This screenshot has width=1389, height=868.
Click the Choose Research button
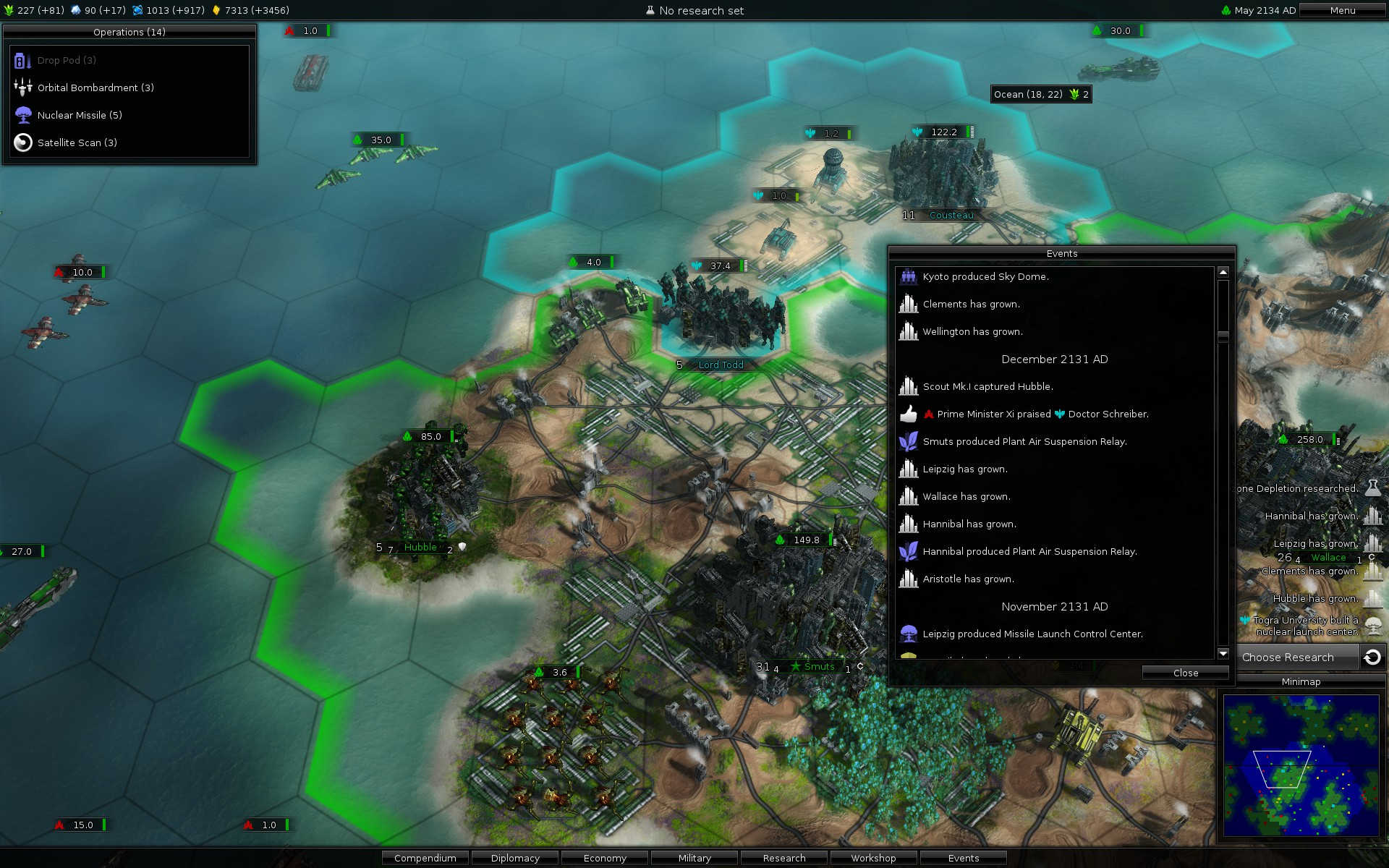coord(1288,657)
